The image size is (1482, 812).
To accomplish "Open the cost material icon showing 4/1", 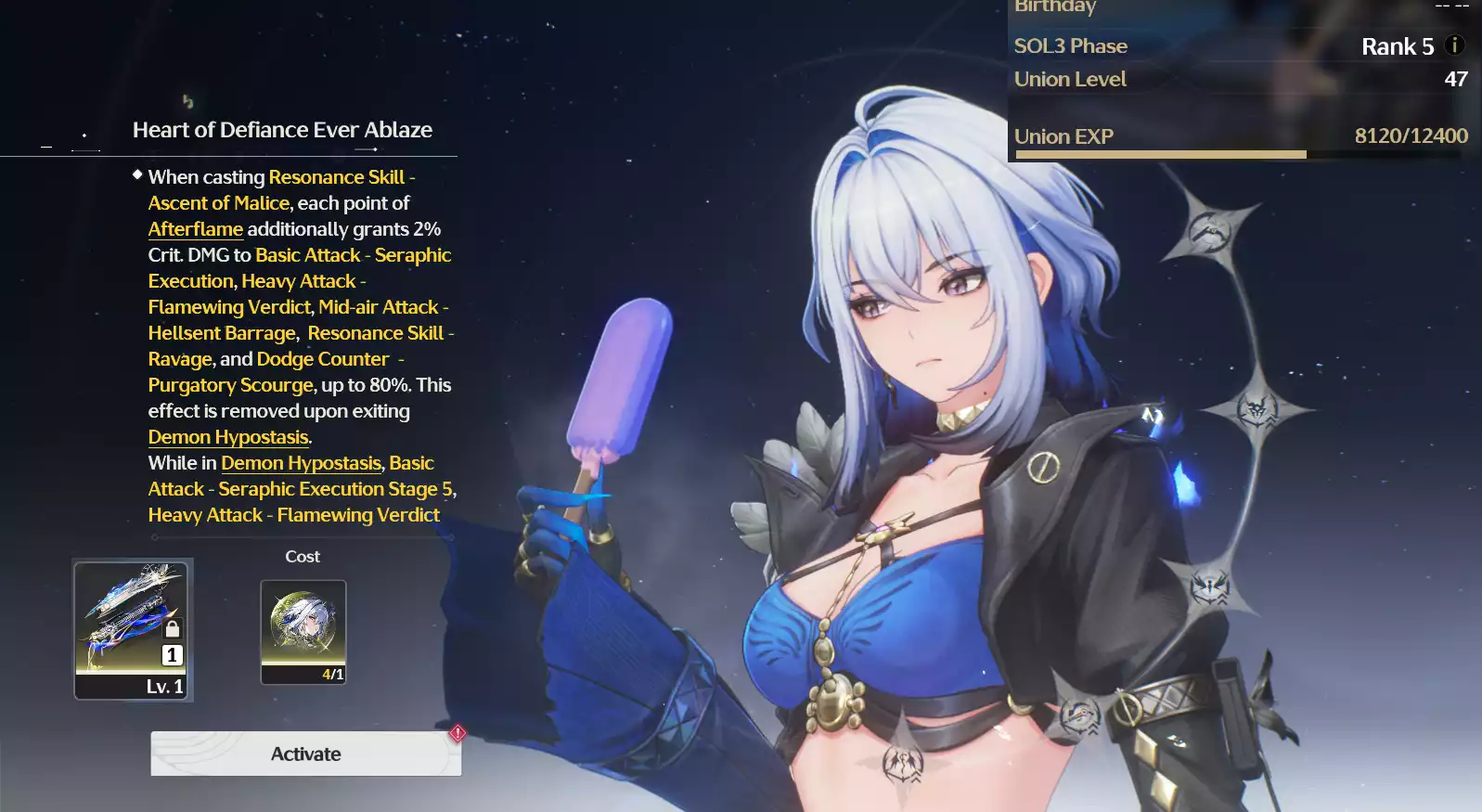I will 303,631.
